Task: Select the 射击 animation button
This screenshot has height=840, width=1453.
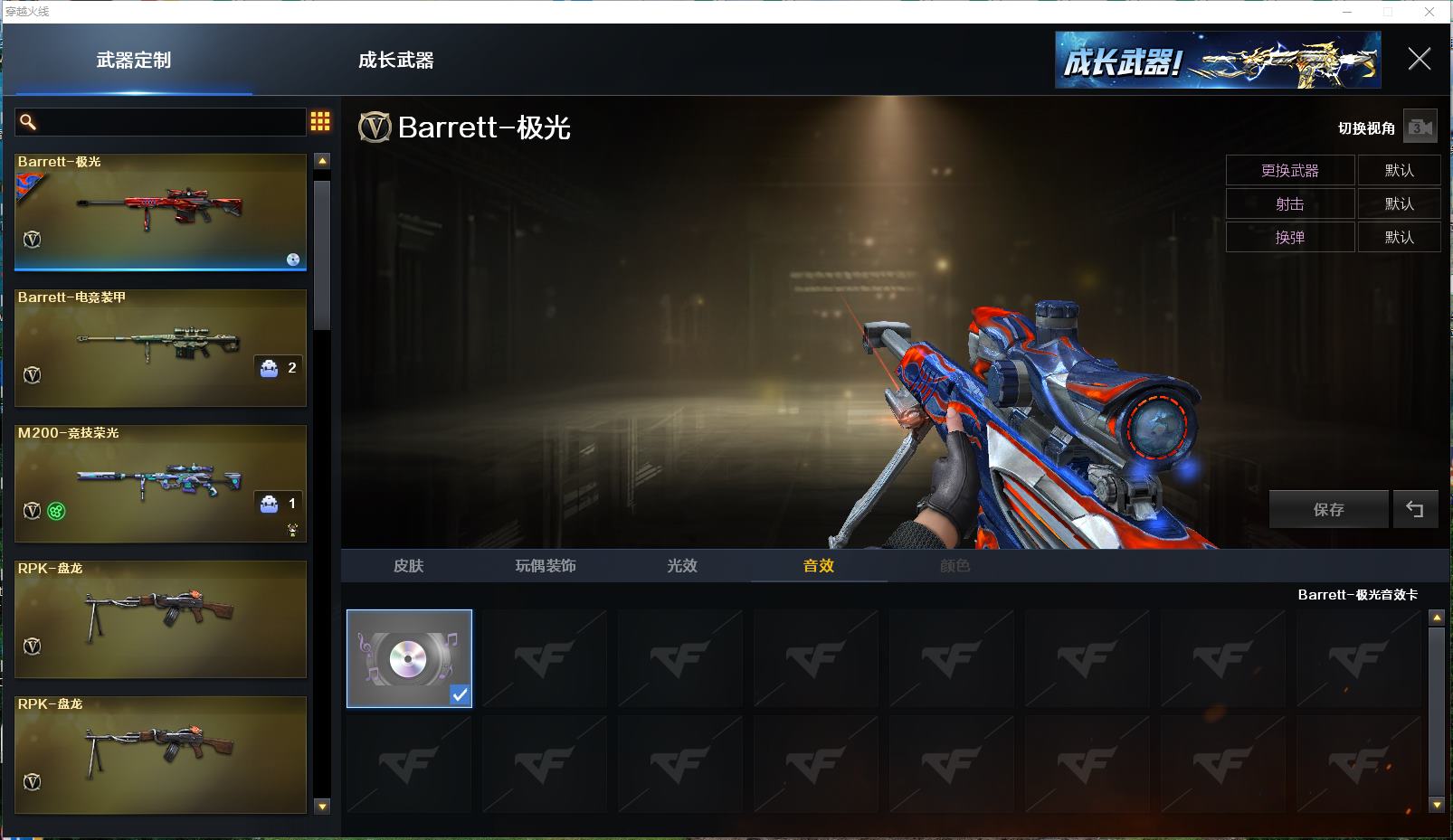Action: click(x=1289, y=203)
